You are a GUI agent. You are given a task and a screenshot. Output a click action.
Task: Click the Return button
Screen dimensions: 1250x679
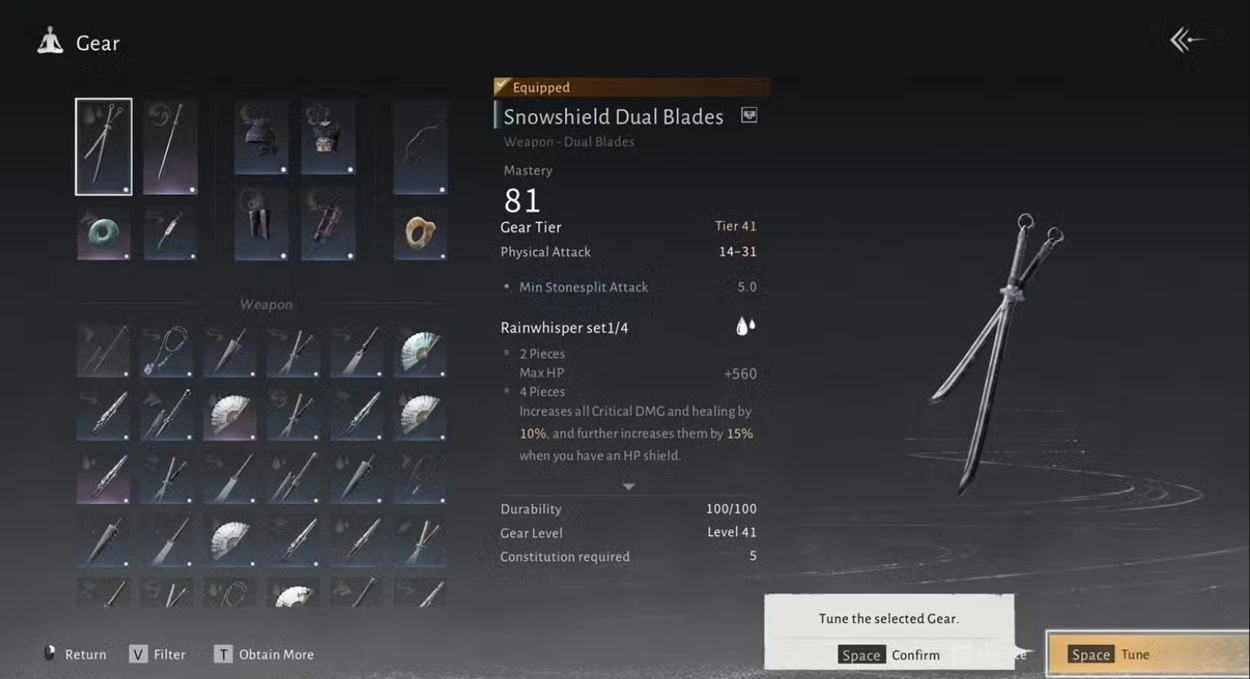(x=76, y=654)
